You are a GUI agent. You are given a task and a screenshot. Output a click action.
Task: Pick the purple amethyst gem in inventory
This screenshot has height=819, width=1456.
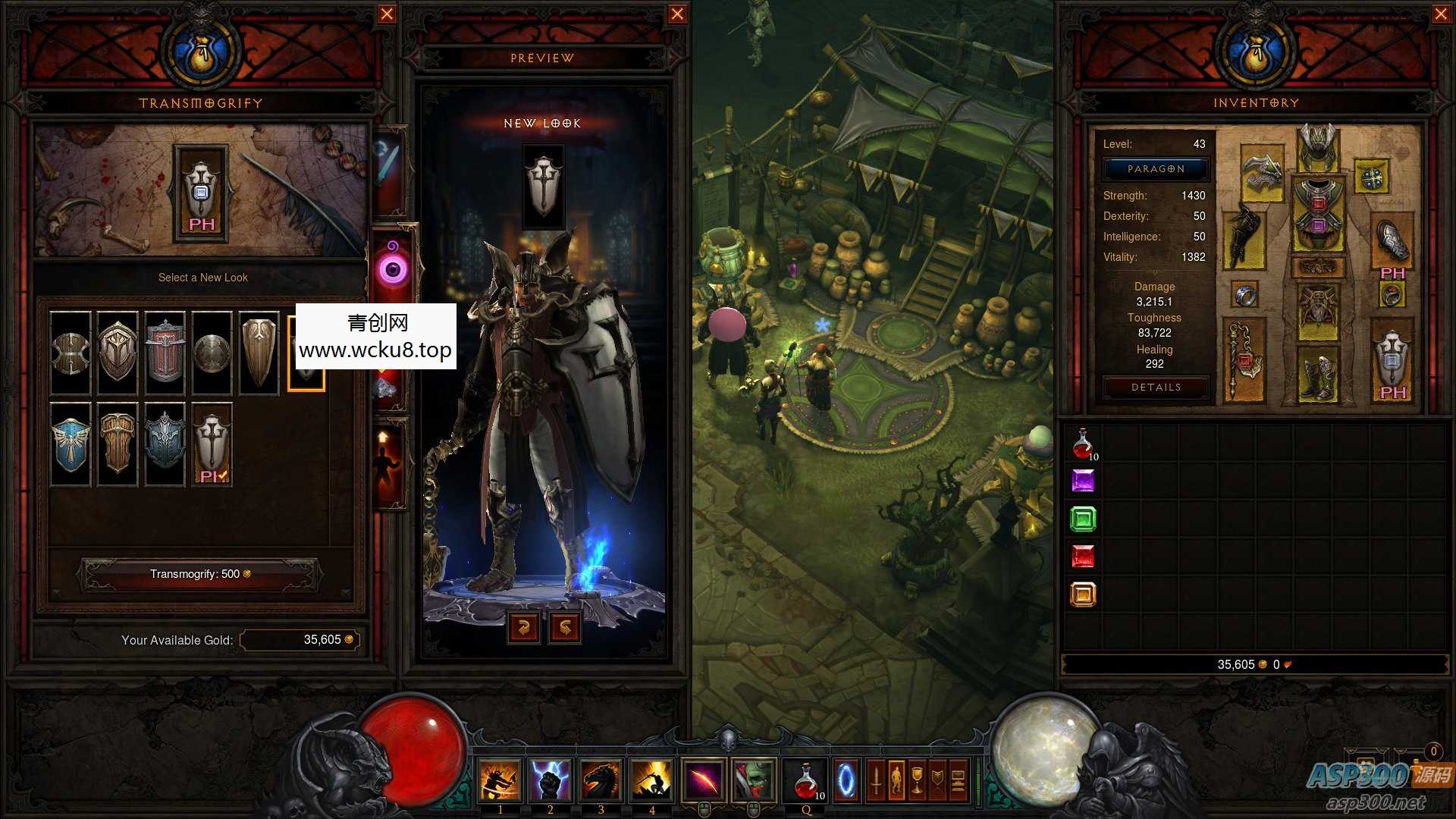(x=1083, y=481)
